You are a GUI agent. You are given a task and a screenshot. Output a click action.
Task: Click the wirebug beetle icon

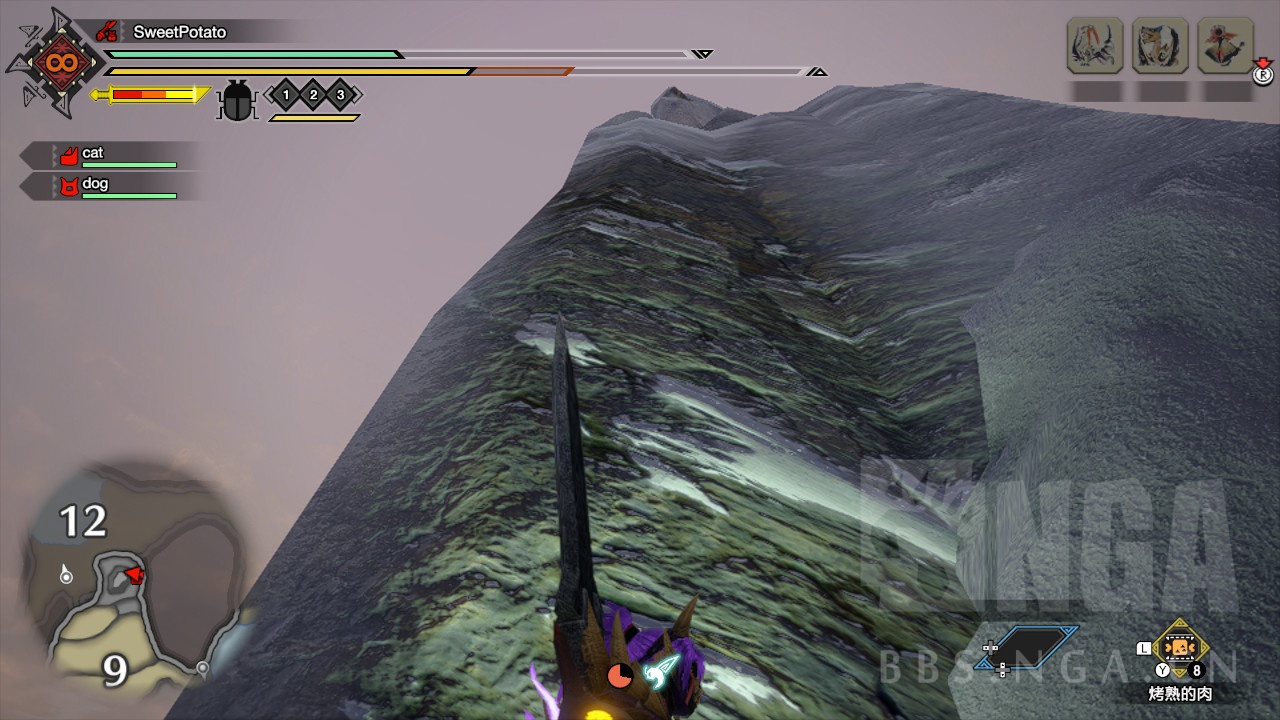(237, 100)
